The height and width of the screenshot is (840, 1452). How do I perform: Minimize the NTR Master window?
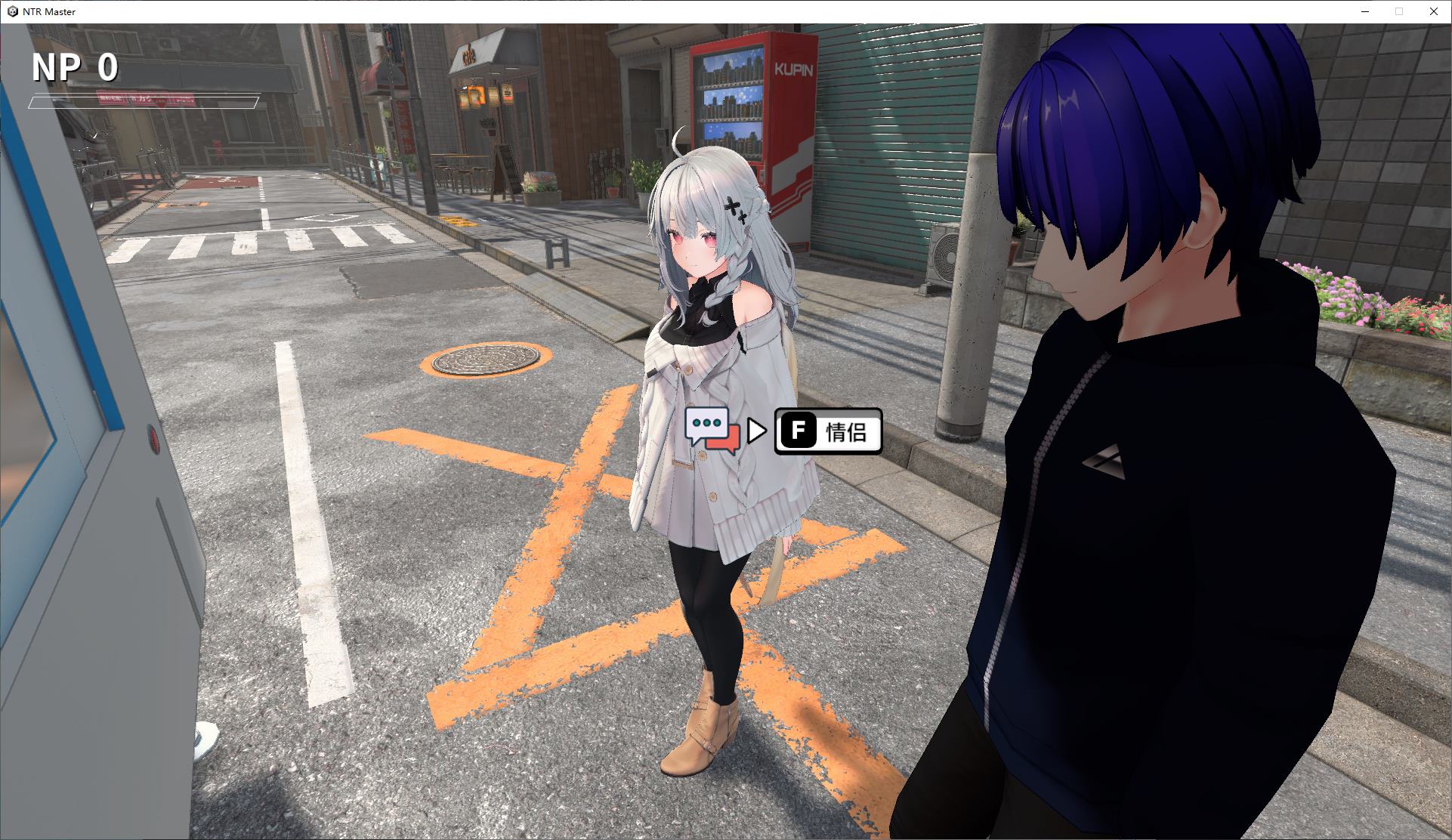click(x=1365, y=11)
